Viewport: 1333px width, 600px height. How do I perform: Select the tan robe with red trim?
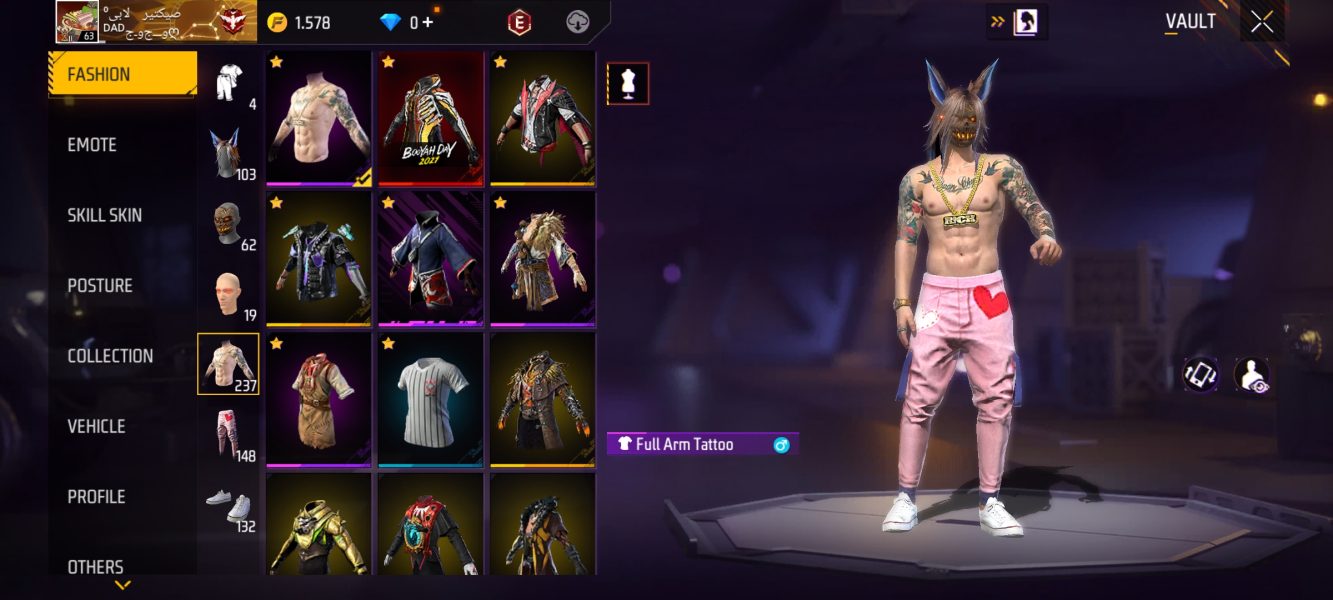319,400
